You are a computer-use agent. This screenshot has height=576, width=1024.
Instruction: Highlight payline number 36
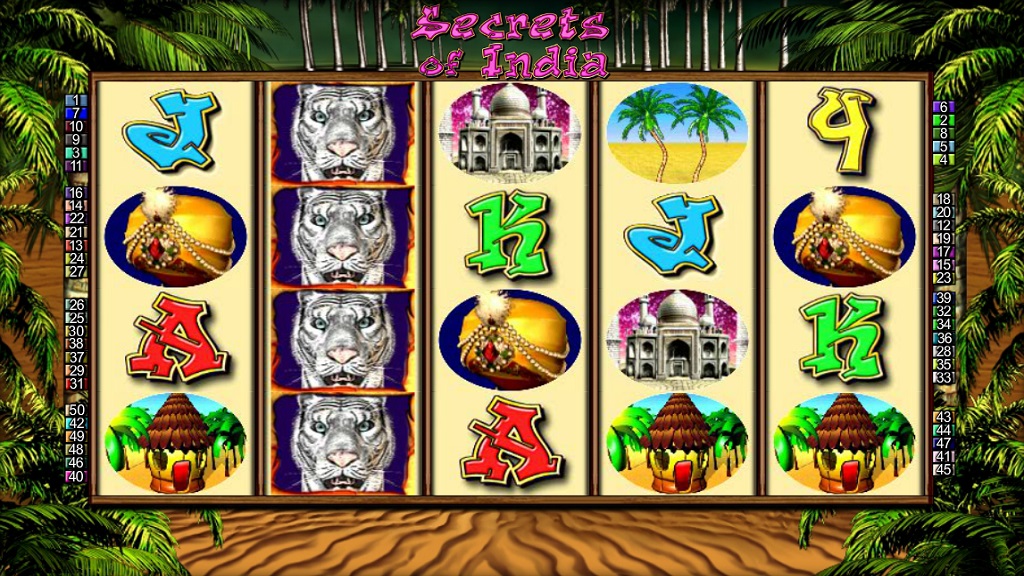click(944, 338)
